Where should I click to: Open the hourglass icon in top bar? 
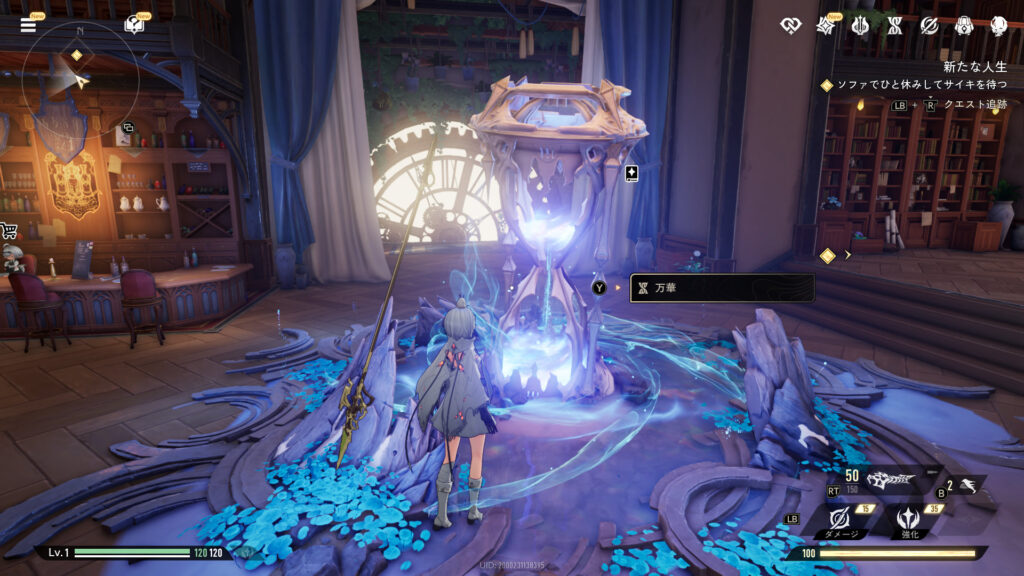click(894, 25)
